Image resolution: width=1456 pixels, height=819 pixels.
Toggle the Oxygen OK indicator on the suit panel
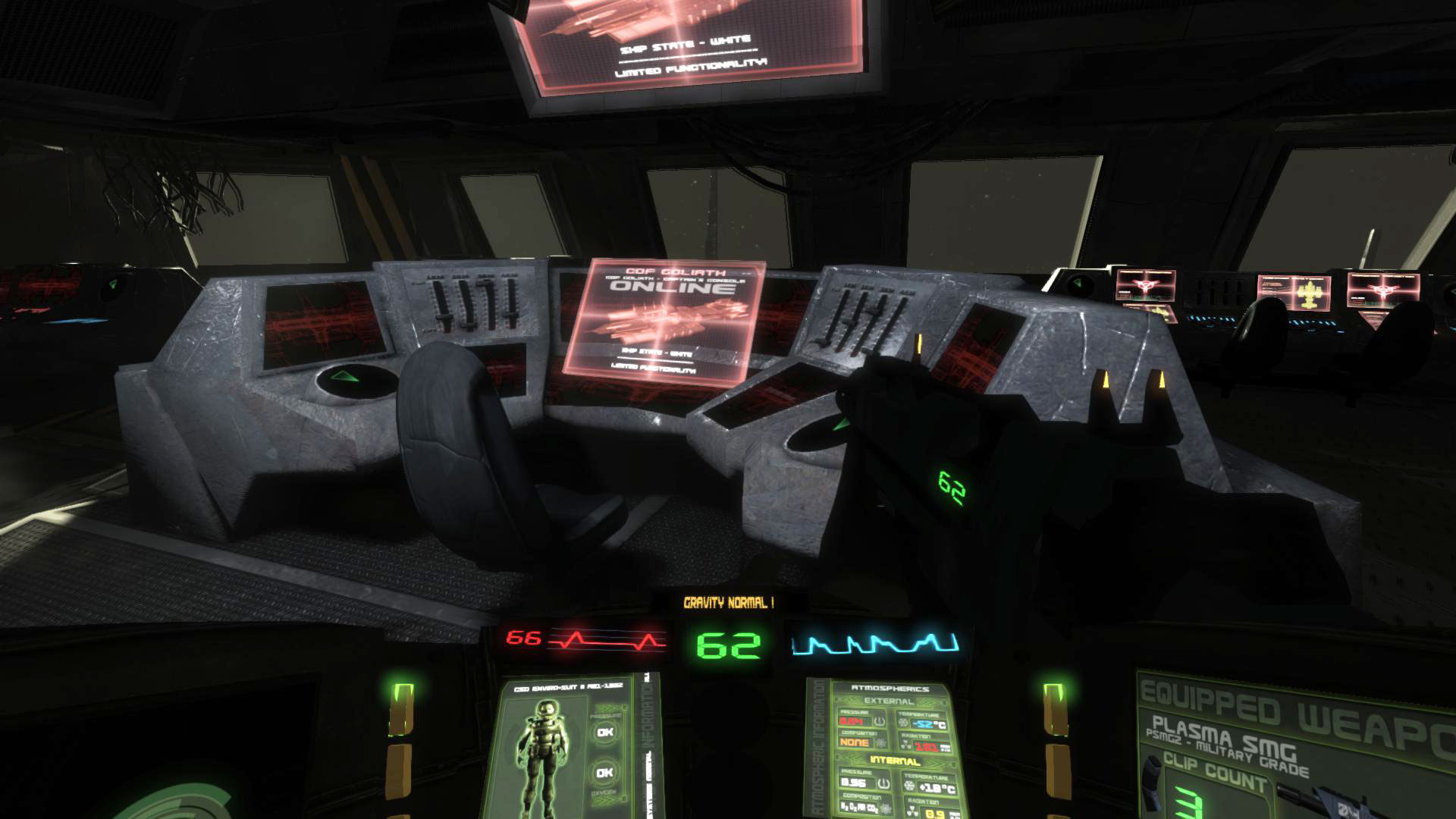(604, 772)
